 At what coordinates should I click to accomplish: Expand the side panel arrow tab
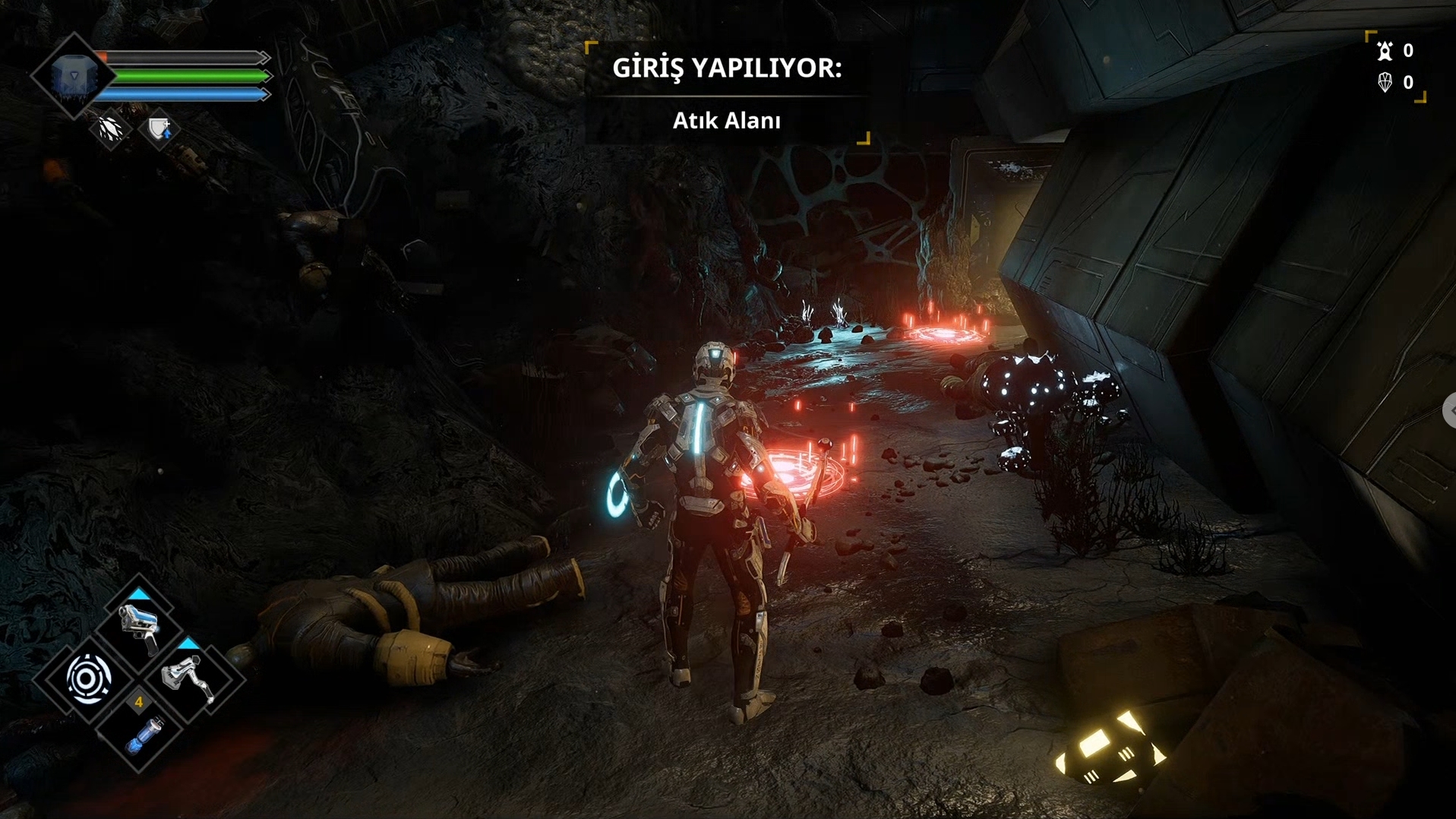click(1449, 410)
